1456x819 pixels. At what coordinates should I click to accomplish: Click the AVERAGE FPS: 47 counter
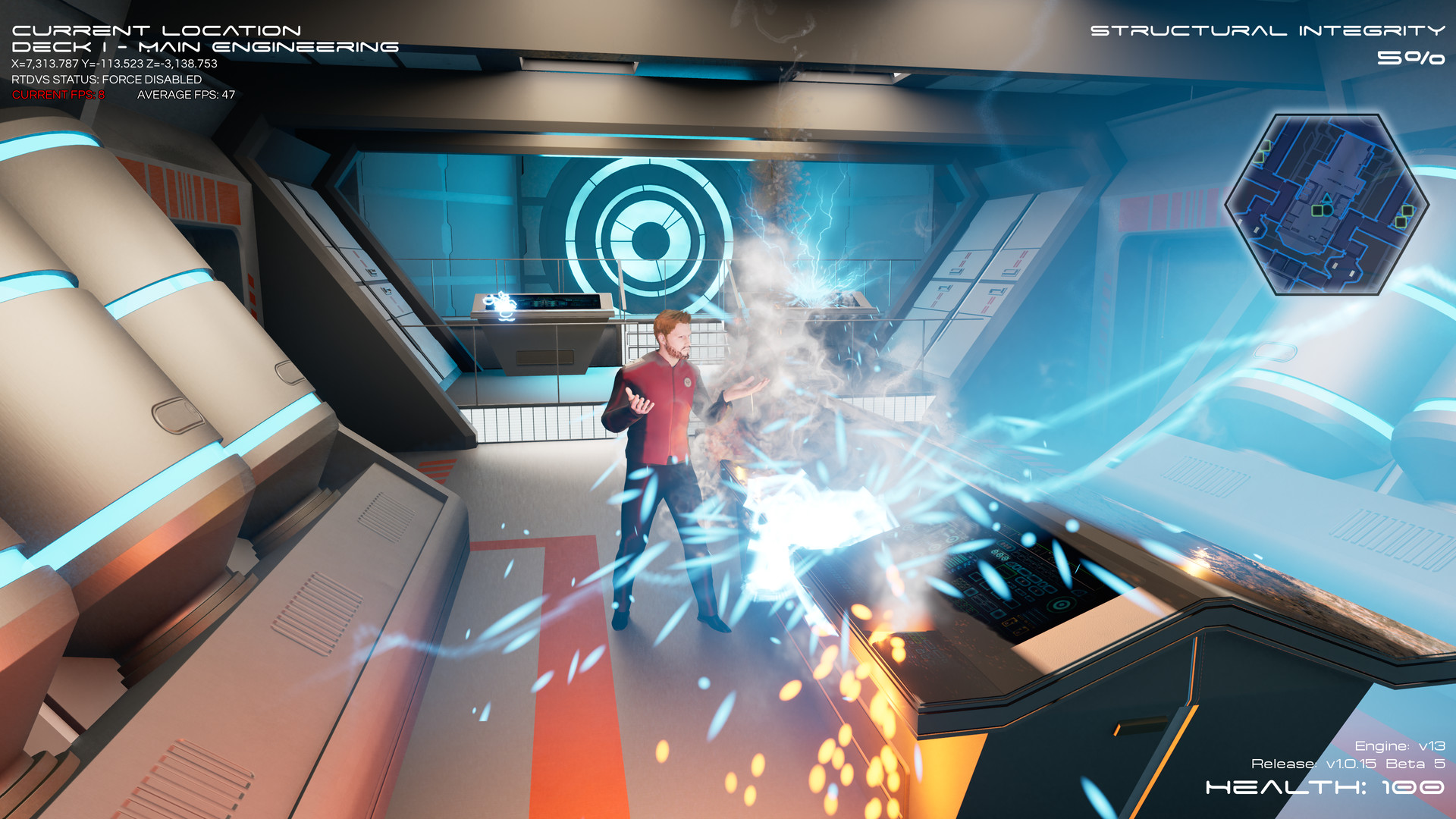185,94
